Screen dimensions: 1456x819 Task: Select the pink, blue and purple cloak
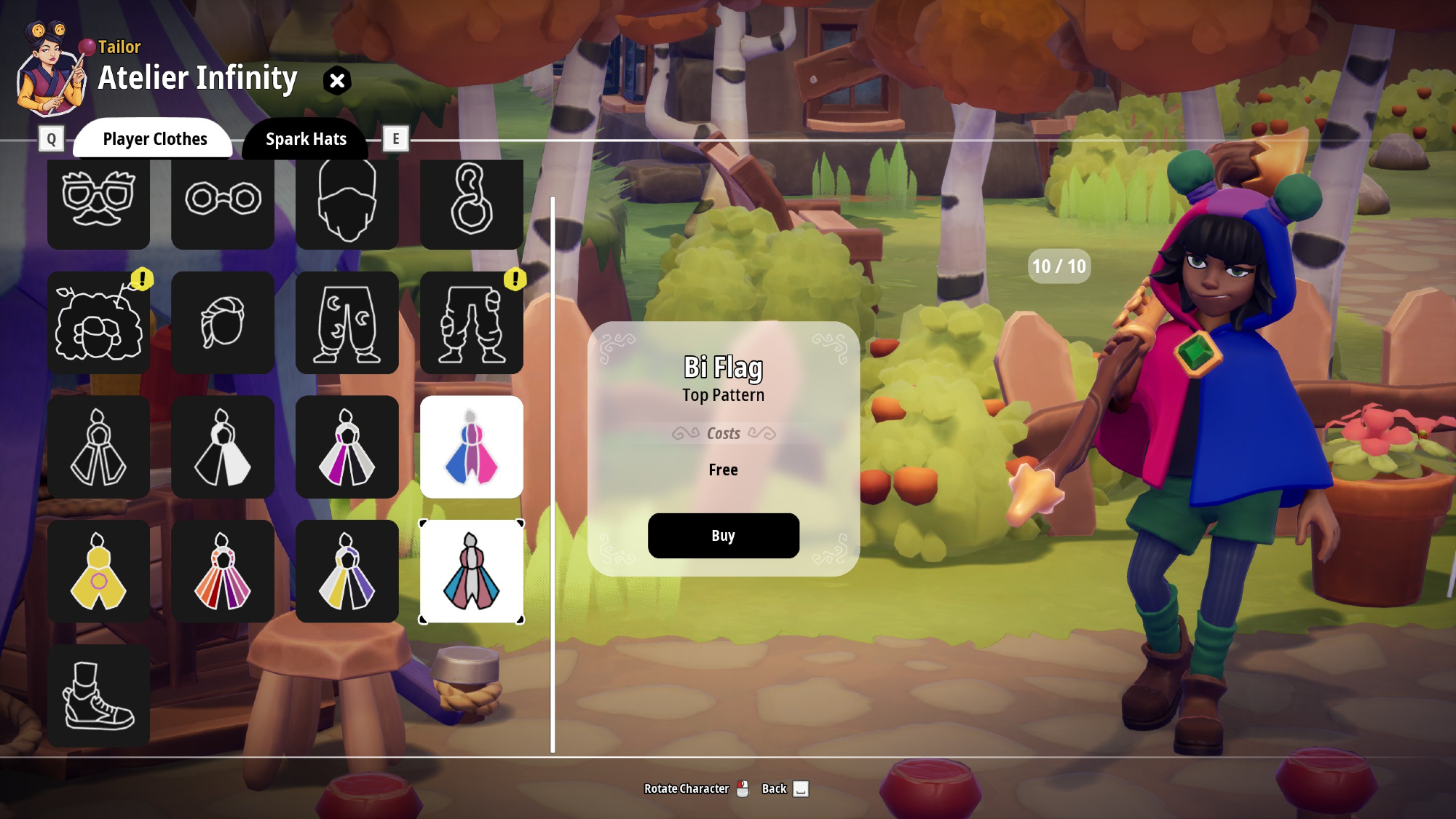pyautogui.click(x=472, y=447)
